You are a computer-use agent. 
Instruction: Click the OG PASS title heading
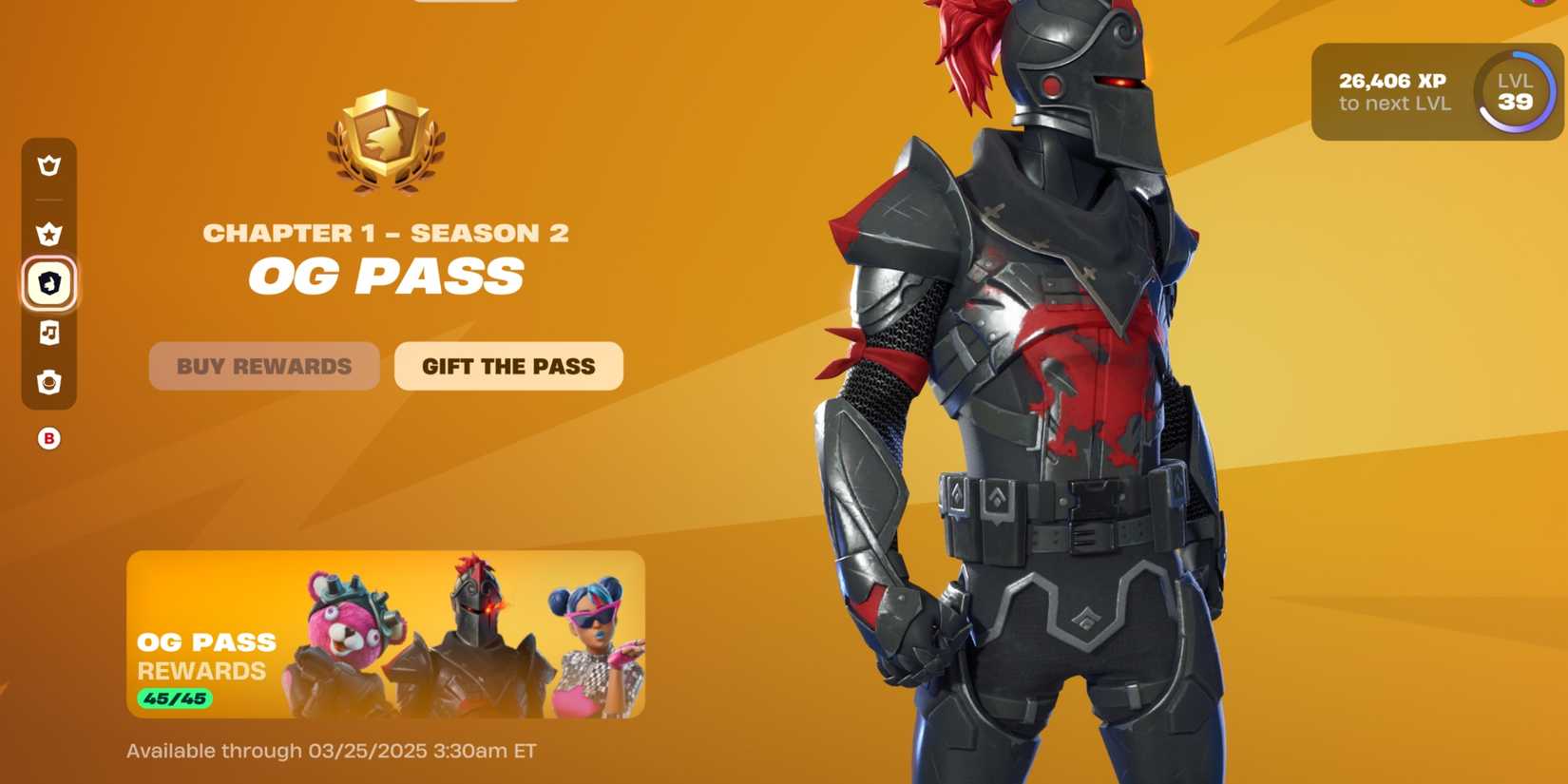[386, 276]
